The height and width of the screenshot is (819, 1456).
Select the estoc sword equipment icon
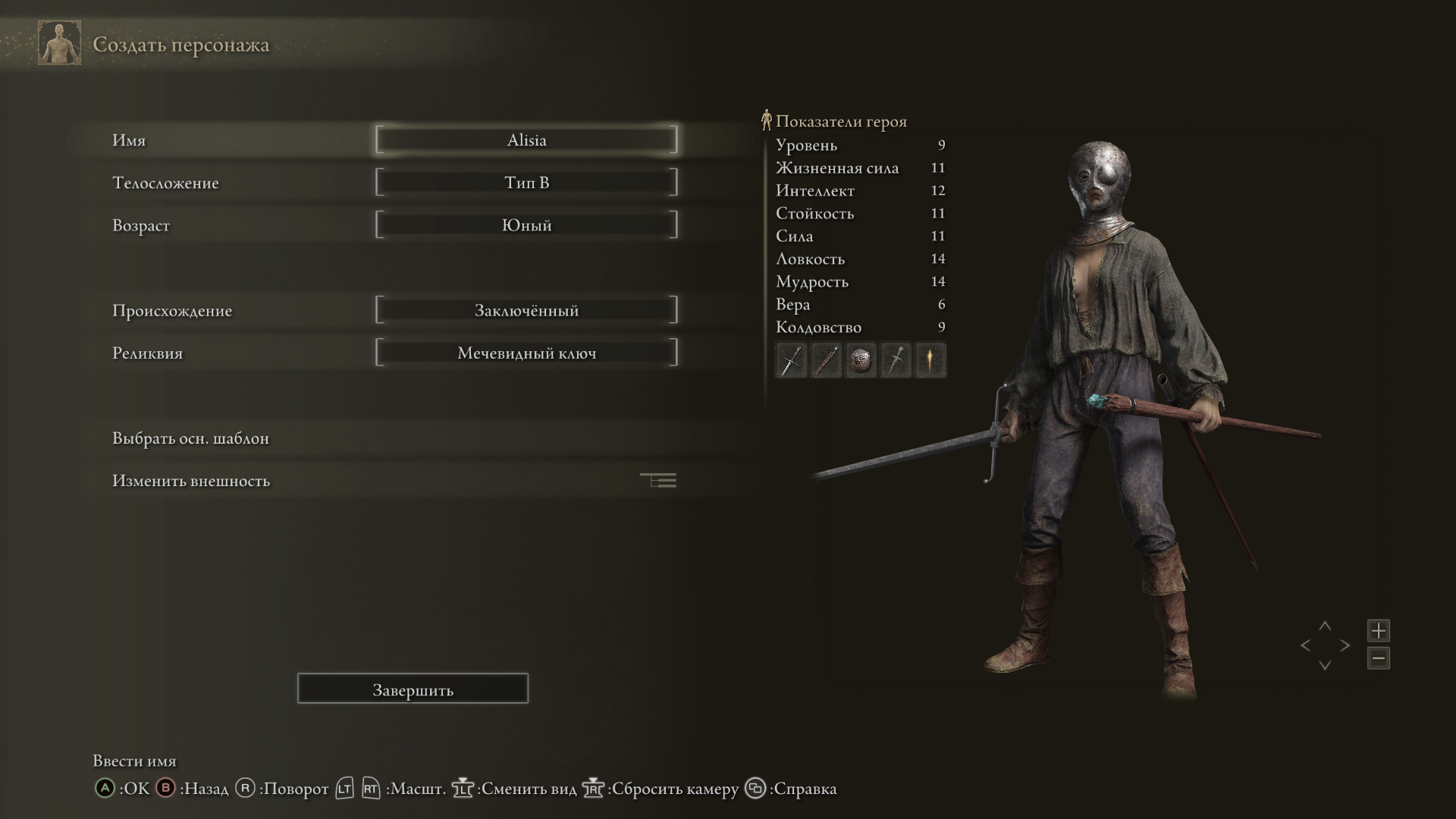click(x=791, y=360)
